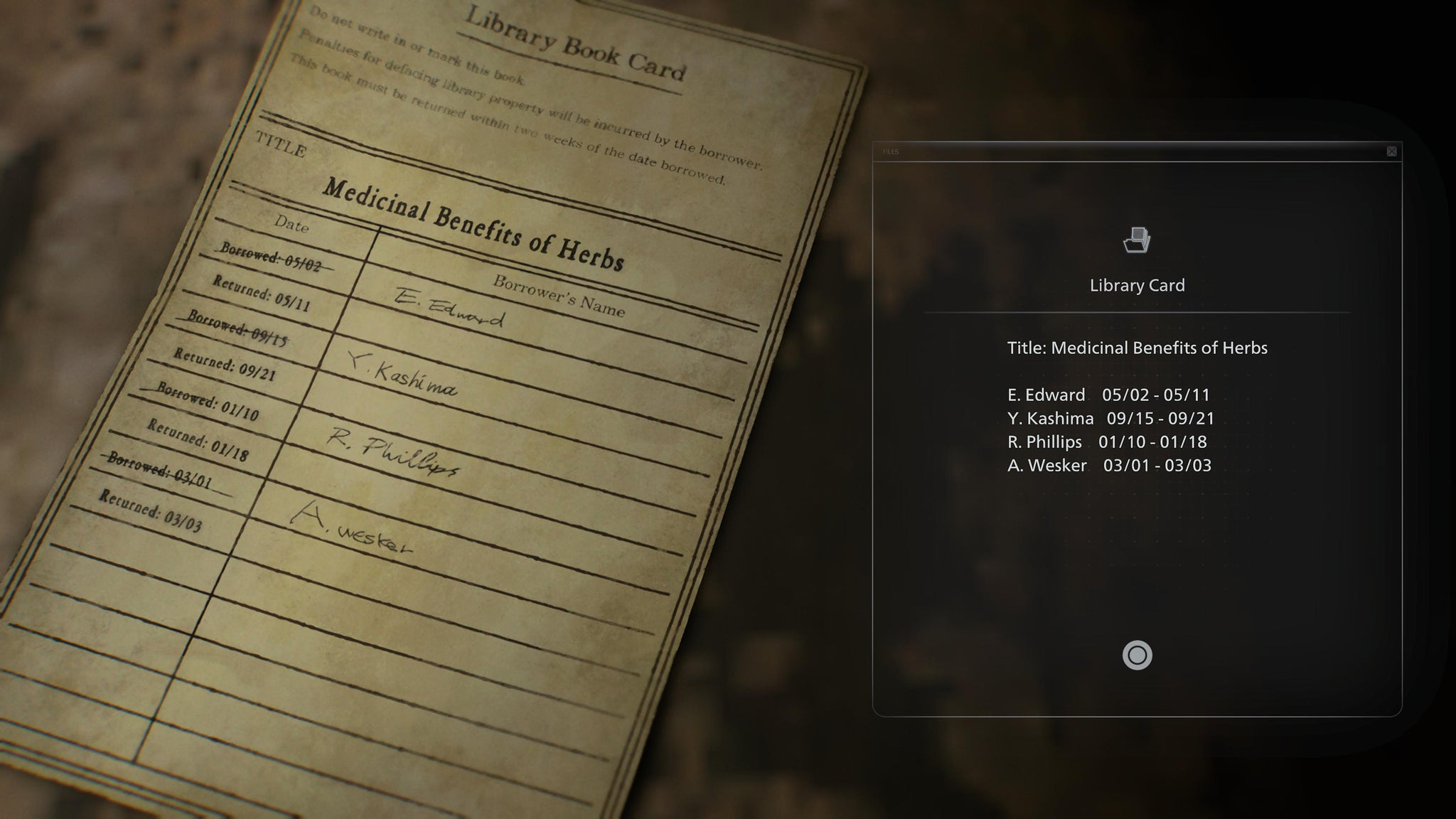Click the Library Card title text
Image resolution: width=1456 pixels, height=819 pixels.
coord(1135,285)
